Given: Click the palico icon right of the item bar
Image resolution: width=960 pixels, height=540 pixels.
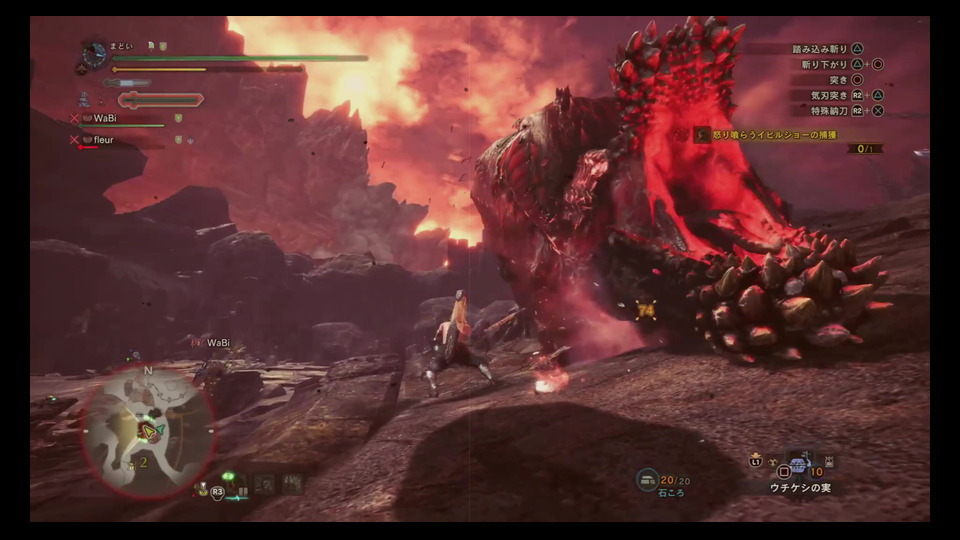Looking at the screenshot, I should tap(828, 461).
